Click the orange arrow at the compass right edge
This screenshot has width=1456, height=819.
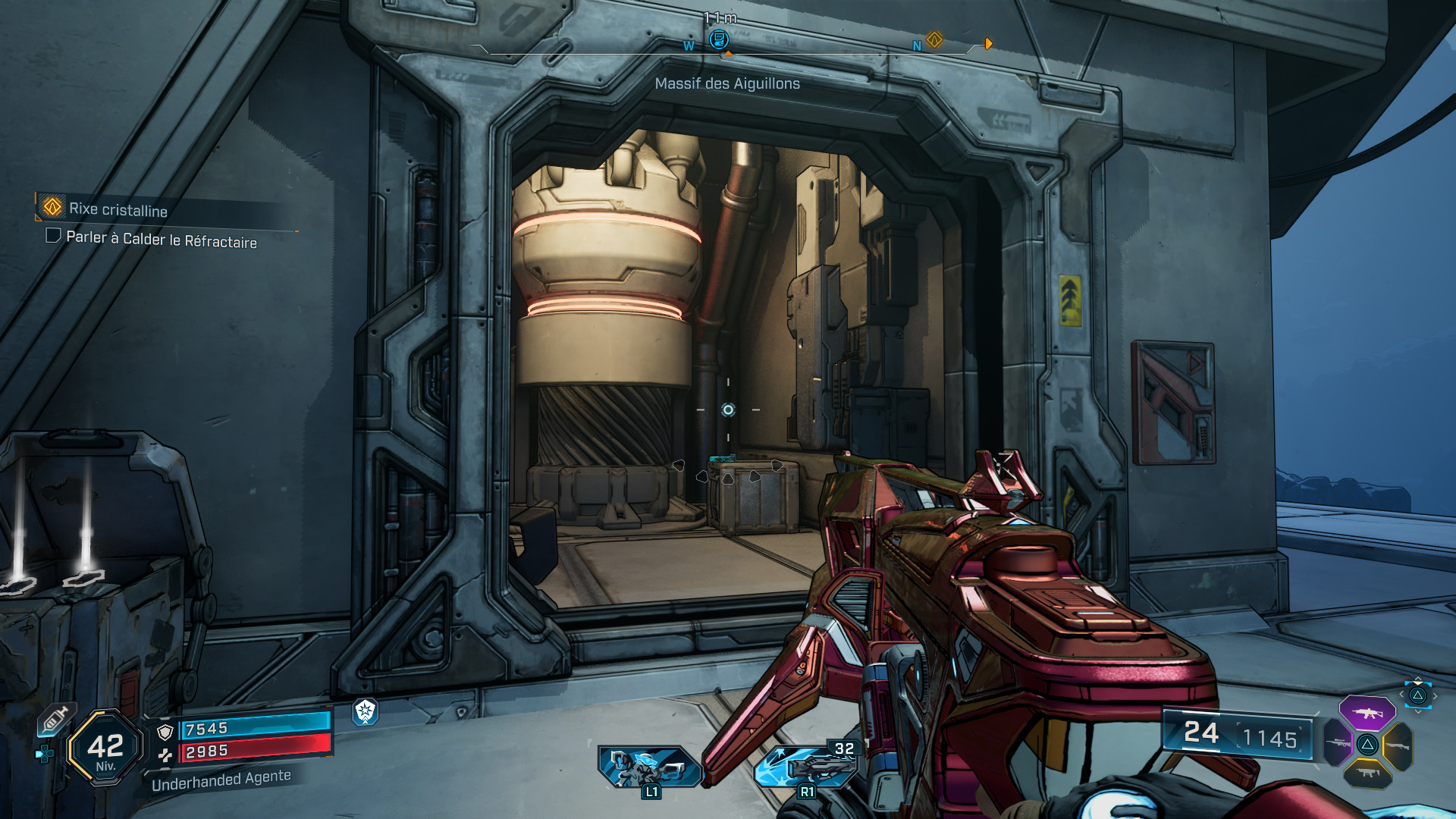[987, 43]
